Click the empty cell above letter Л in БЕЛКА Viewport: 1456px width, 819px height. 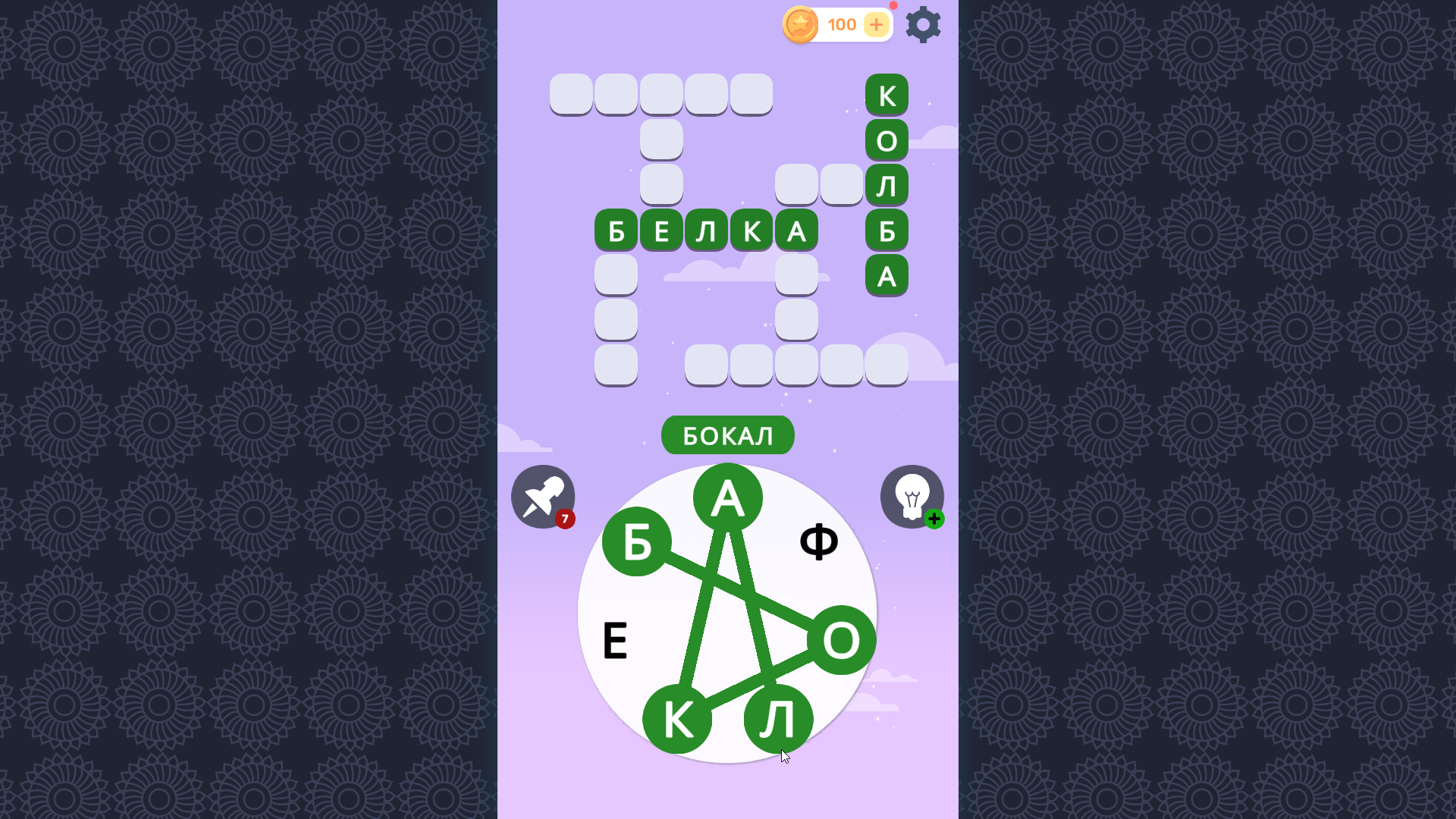661,184
